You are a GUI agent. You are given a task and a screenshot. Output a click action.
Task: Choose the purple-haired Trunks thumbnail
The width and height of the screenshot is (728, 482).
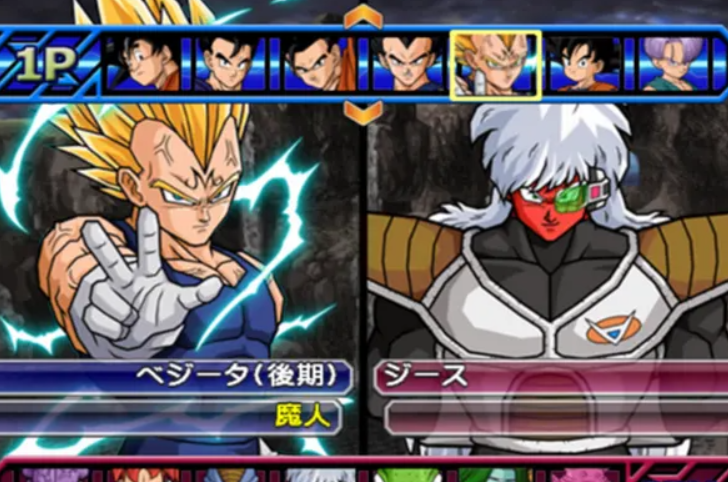(672, 65)
